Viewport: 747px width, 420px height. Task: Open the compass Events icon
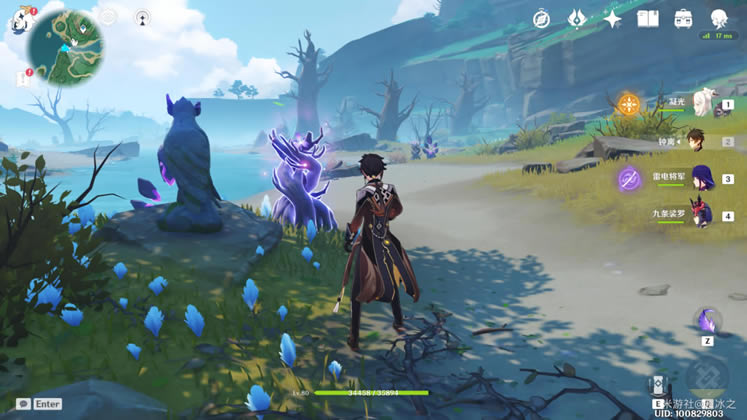click(541, 19)
